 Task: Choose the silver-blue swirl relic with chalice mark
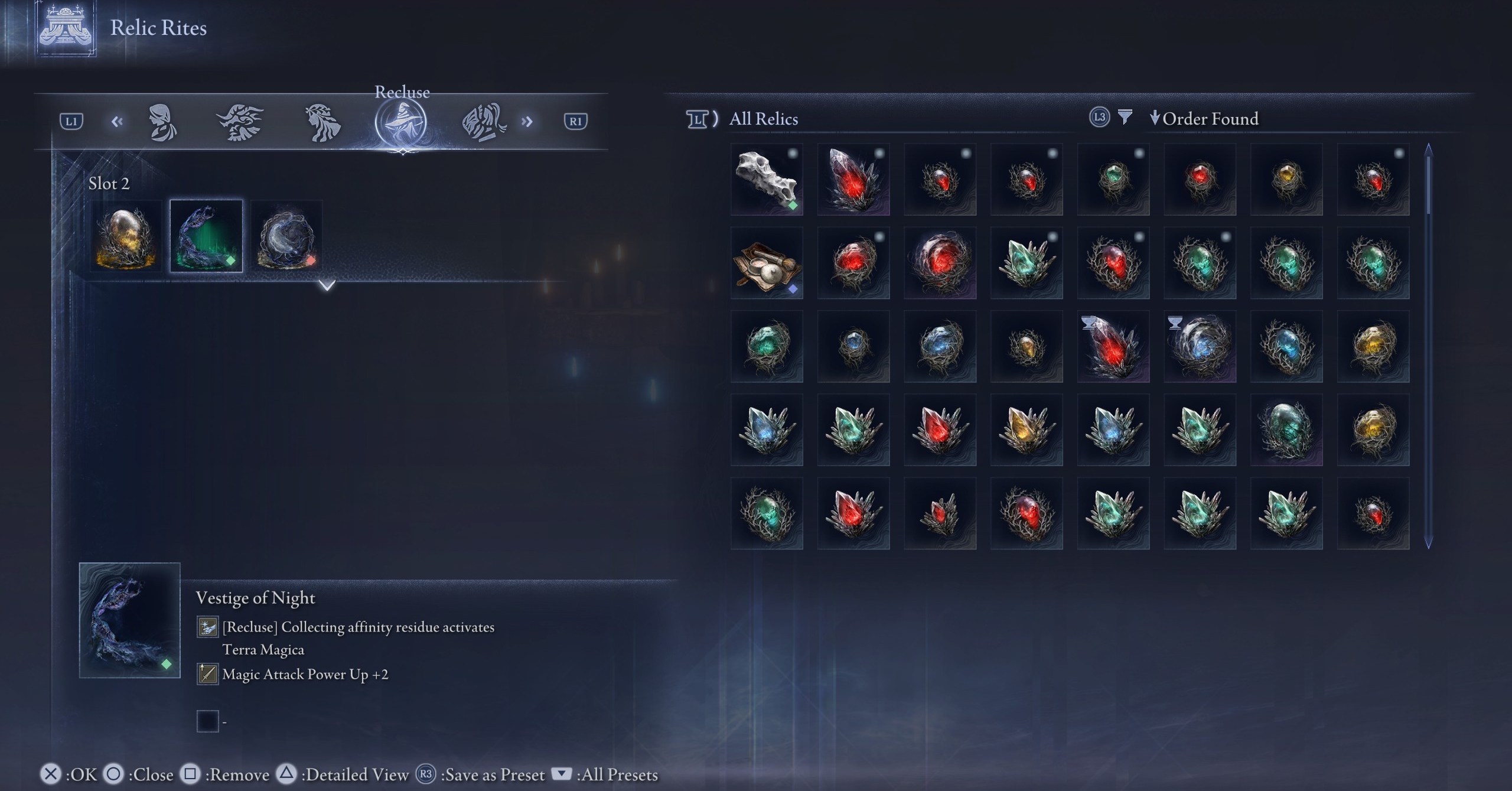[1200, 346]
